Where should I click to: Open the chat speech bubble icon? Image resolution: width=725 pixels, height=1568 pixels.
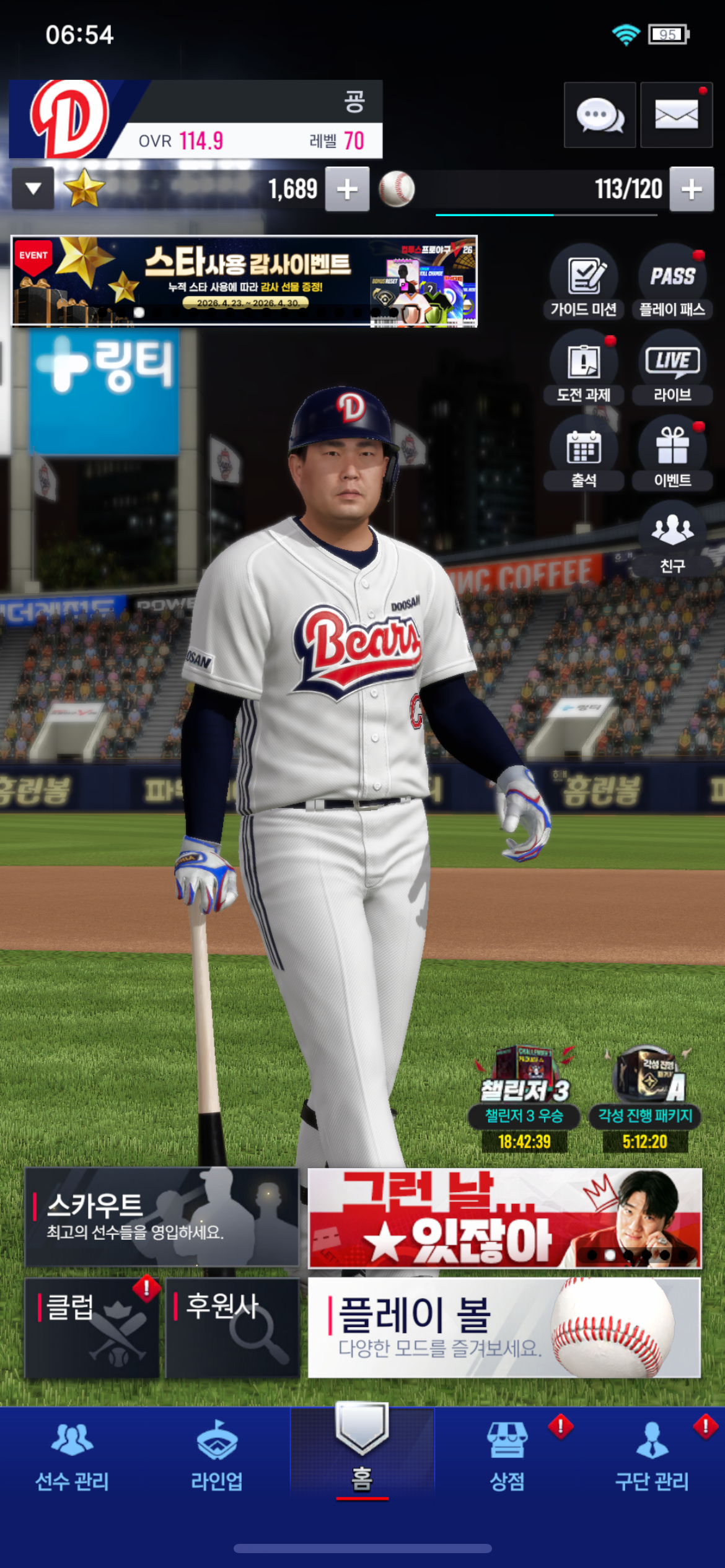pos(599,115)
